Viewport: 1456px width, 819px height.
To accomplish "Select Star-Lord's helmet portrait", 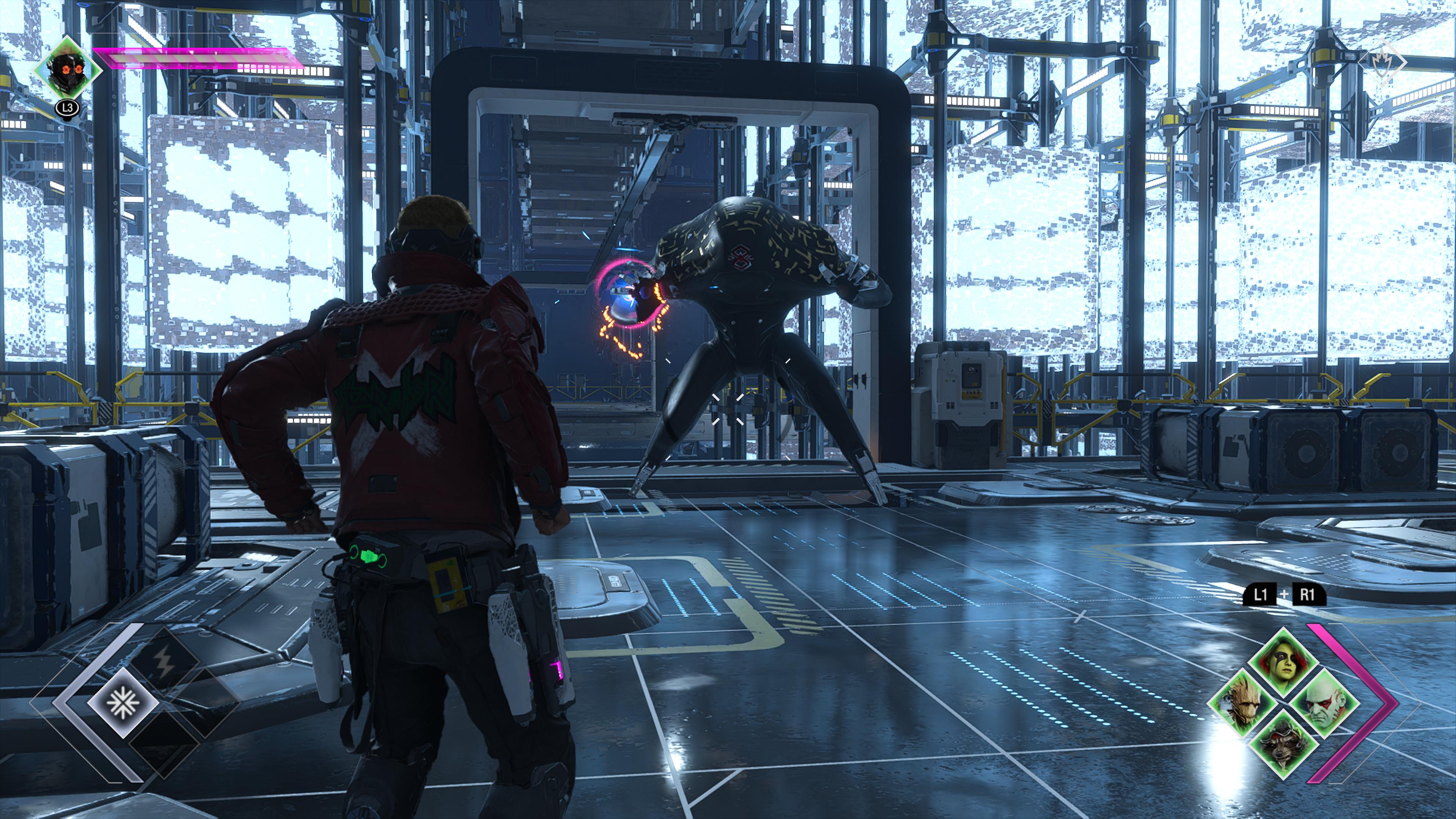I will (x=68, y=71).
